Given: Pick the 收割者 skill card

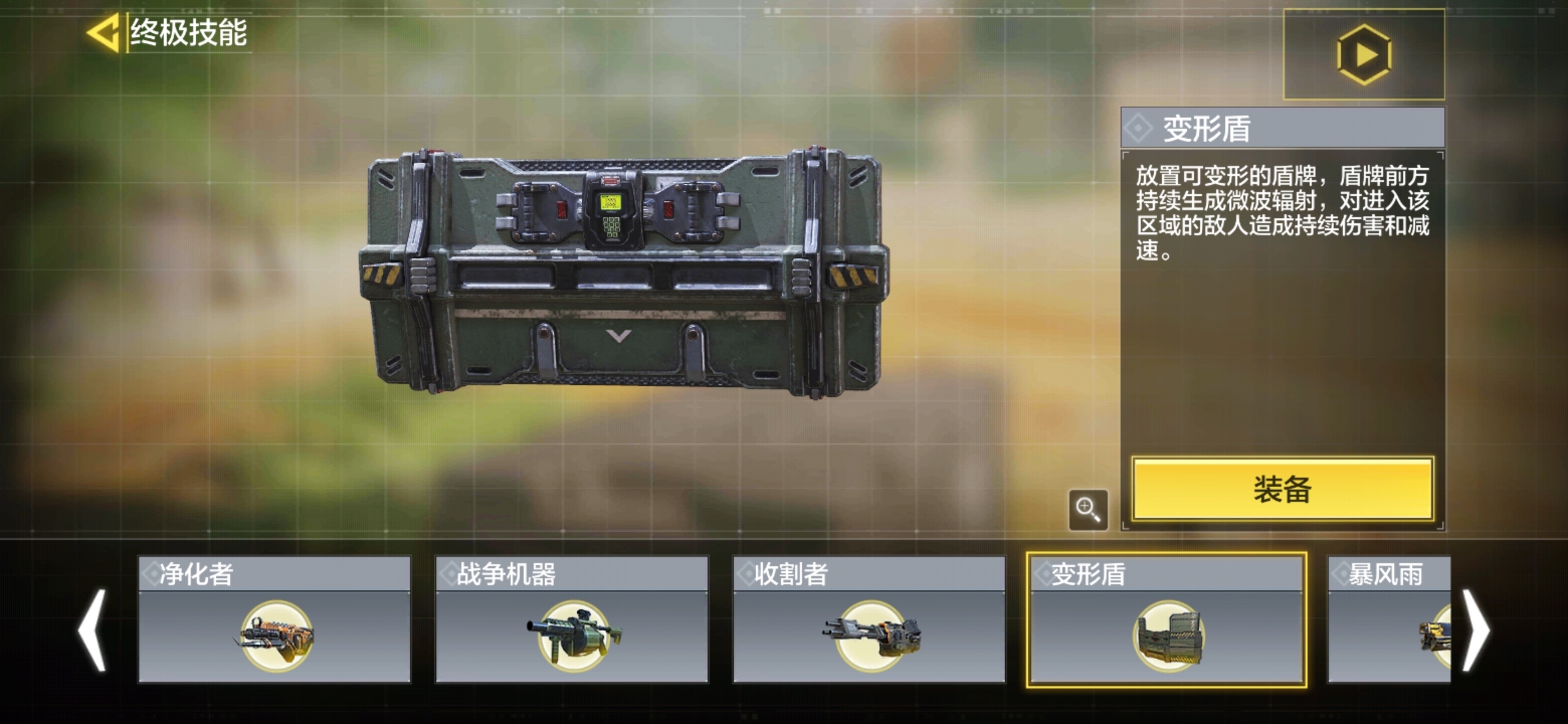Looking at the screenshot, I should (x=869, y=619).
